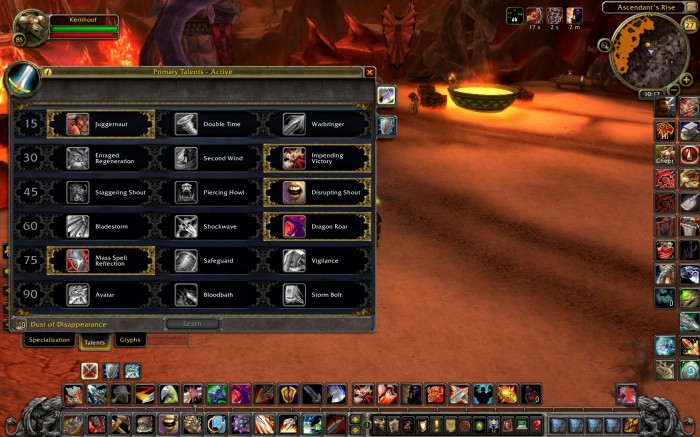Select the Disrupting Shout talent
Image resolution: width=700 pixels, height=437 pixels.
click(316, 192)
